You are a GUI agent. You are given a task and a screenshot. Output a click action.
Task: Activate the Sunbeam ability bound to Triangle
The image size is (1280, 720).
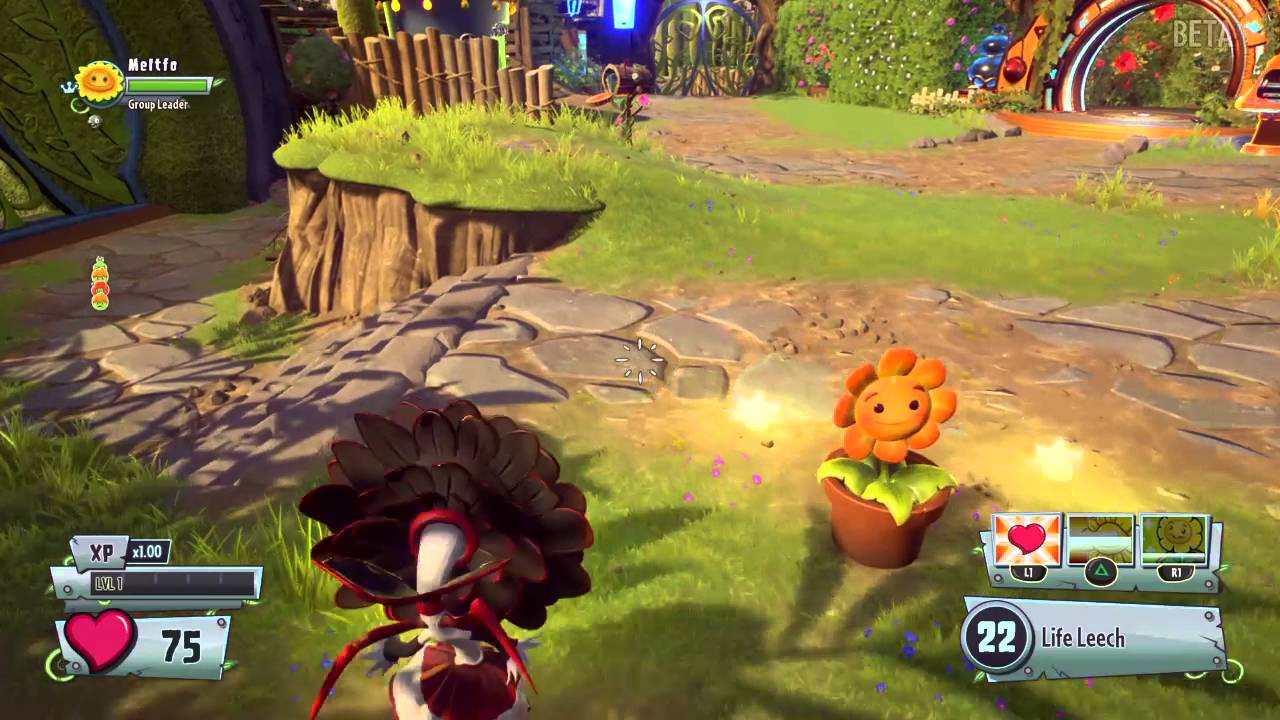click(1101, 573)
